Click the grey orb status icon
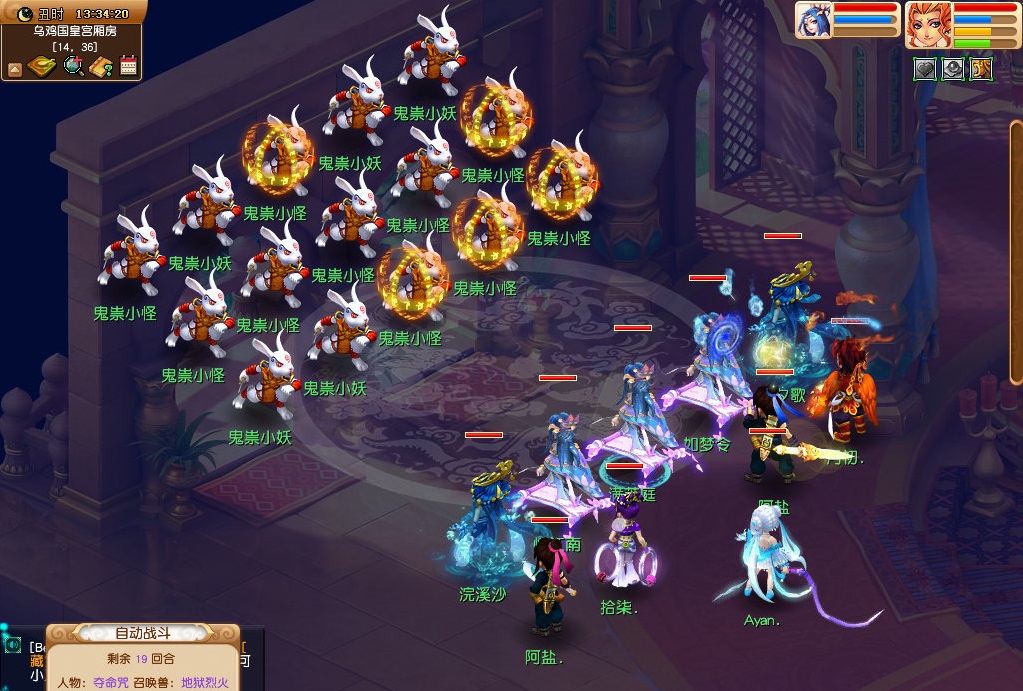This screenshot has height=691, width=1023. pos(953,68)
